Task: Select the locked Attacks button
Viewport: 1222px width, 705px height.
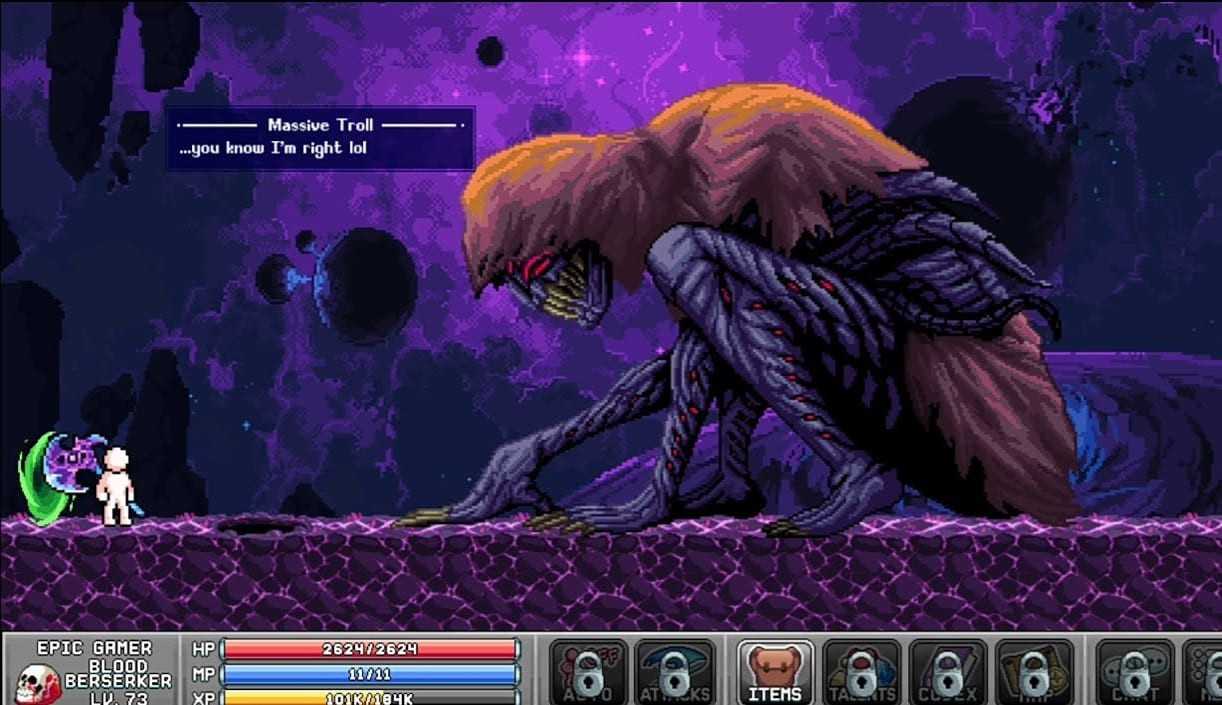Action: 675,672
